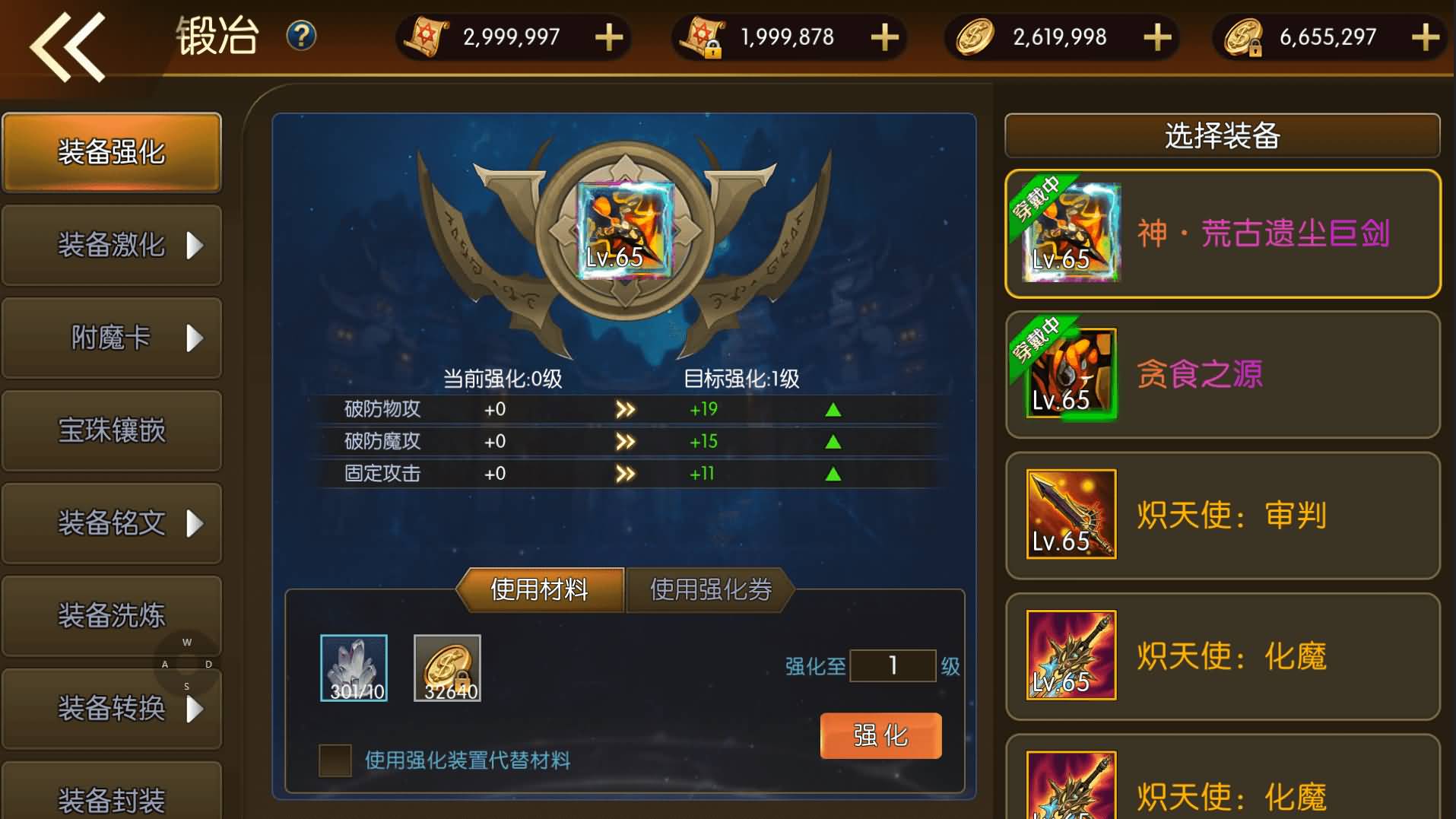
Task: Click the plus beside the diamond currency
Action: click(x=1156, y=37)
